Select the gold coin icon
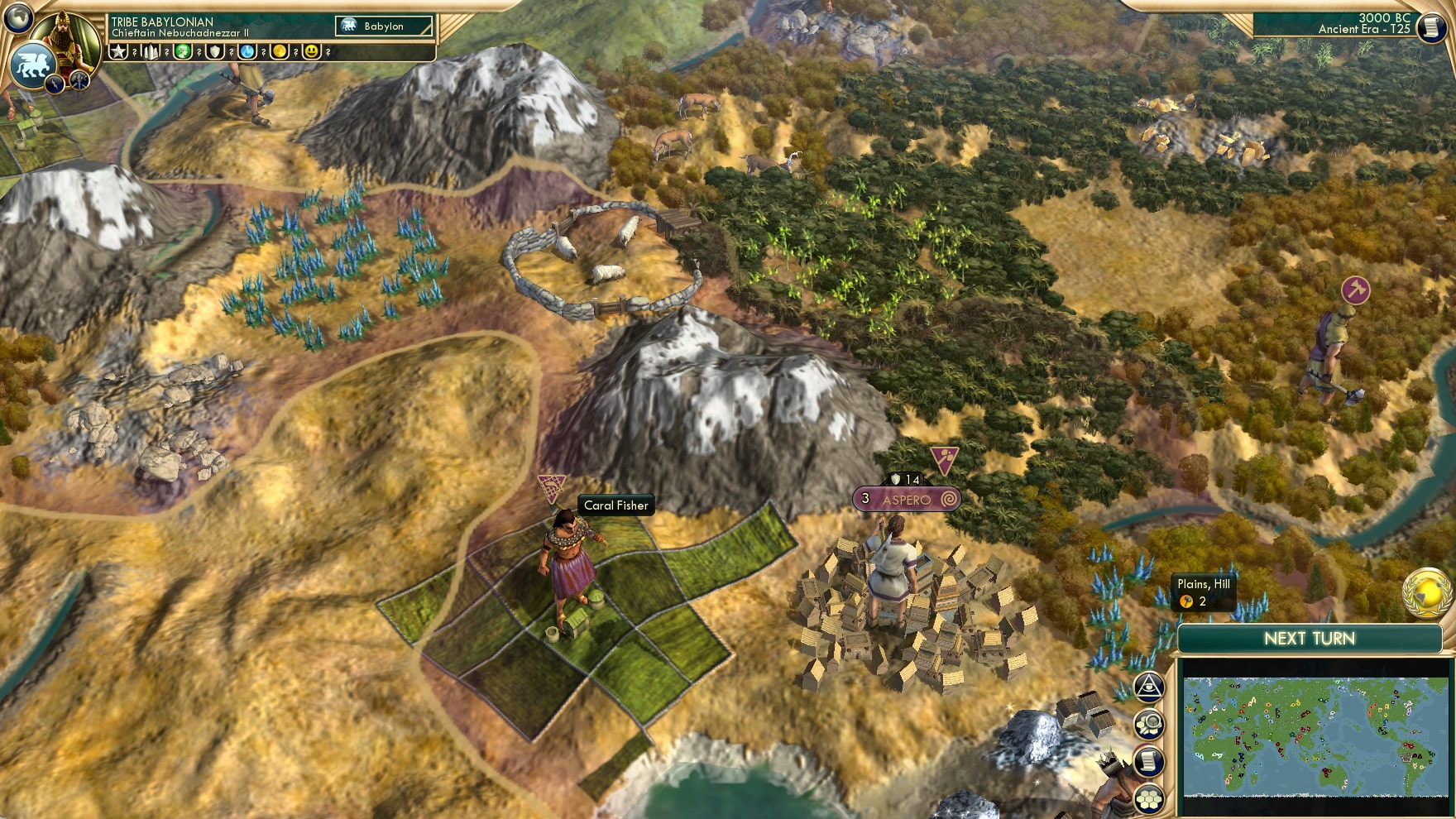 [280, 51]
